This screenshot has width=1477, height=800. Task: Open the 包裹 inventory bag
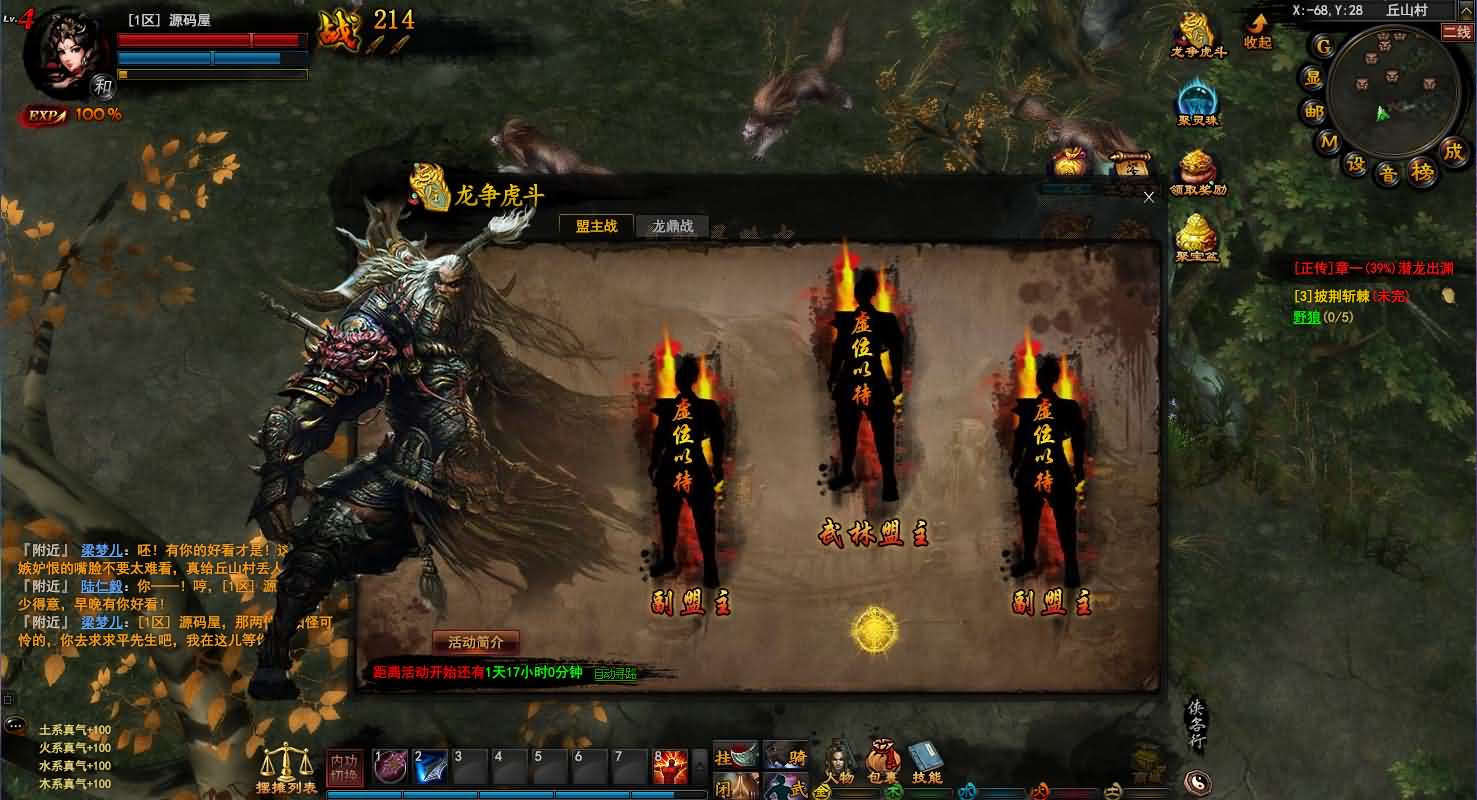pos(882,764)
